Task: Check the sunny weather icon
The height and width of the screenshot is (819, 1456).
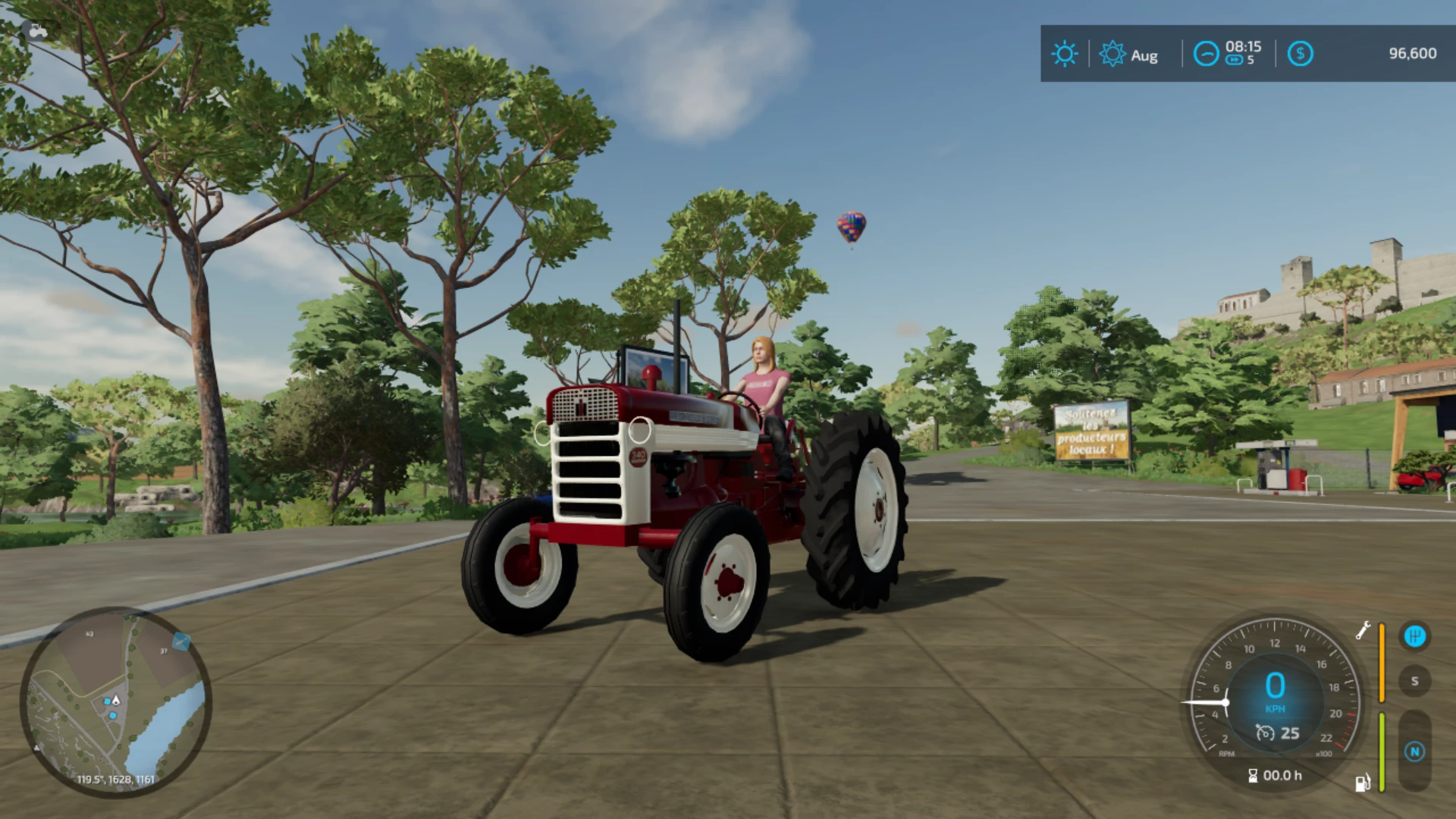Action: 1064,54
